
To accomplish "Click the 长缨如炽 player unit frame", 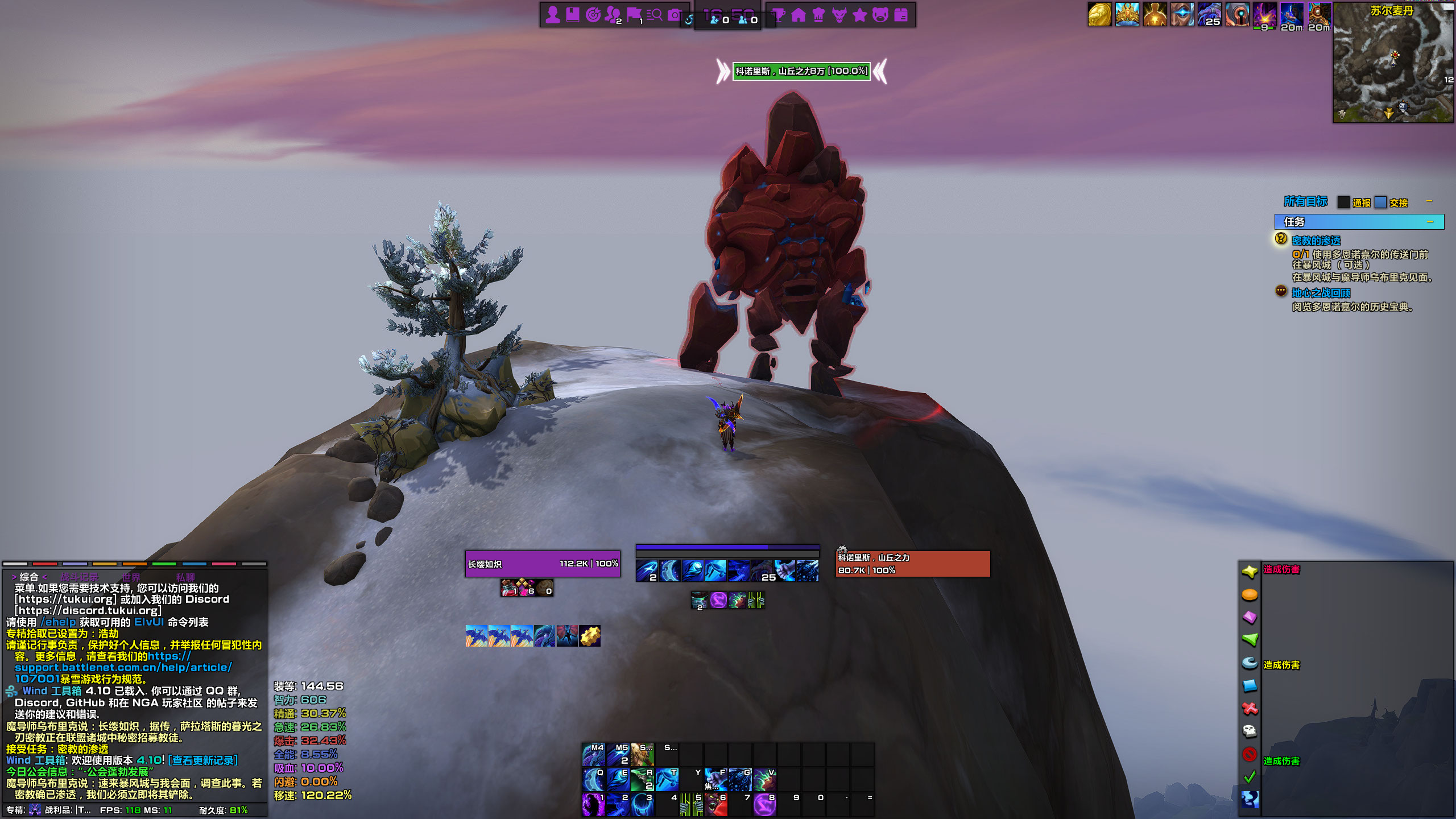I will click(x=543, y=564).
